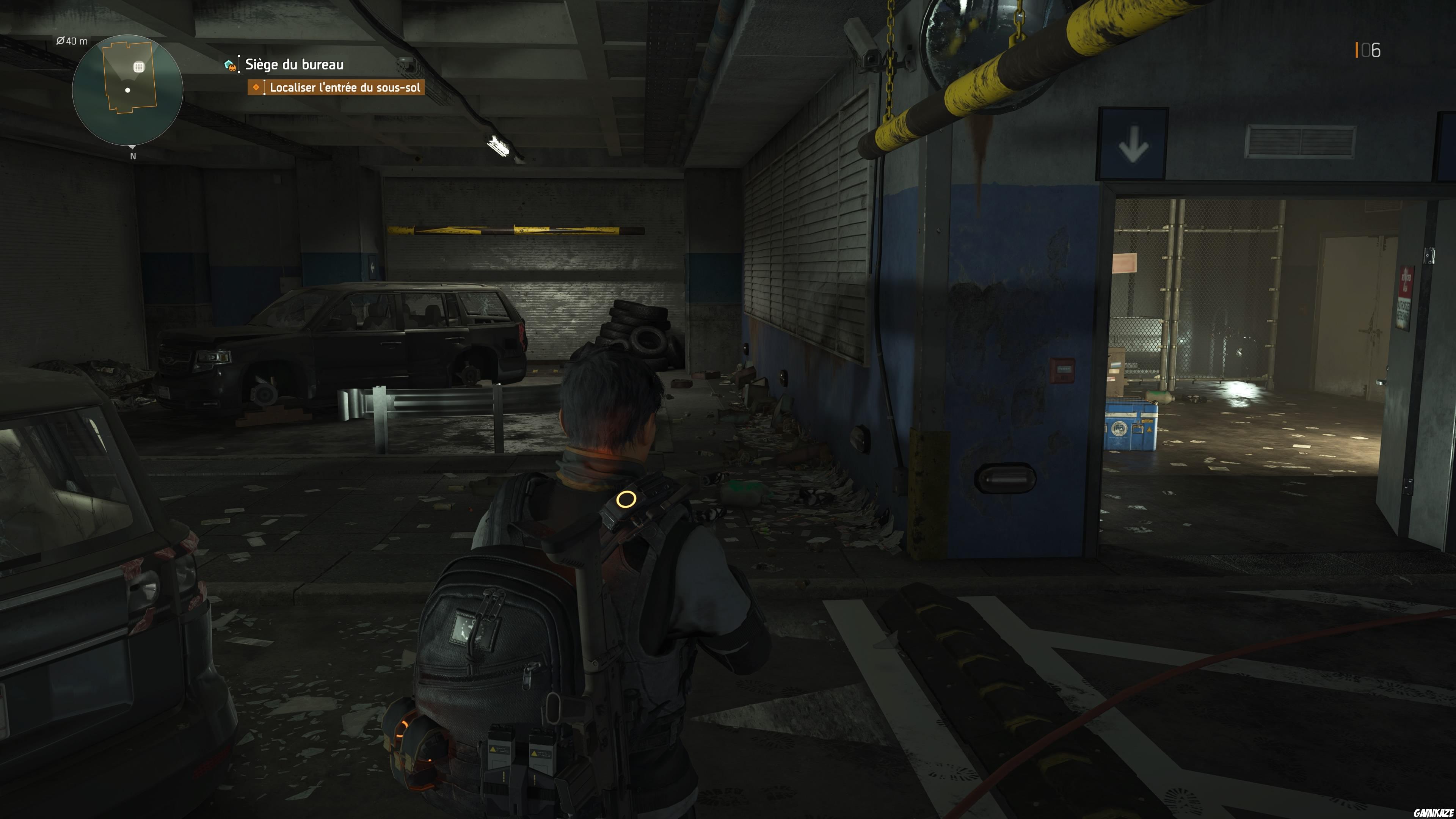This screenshot has width=1456, height=819.
Task: Click the Localiser l'entrée du sous-sol objective label
Action: click(x=346, y=89)
